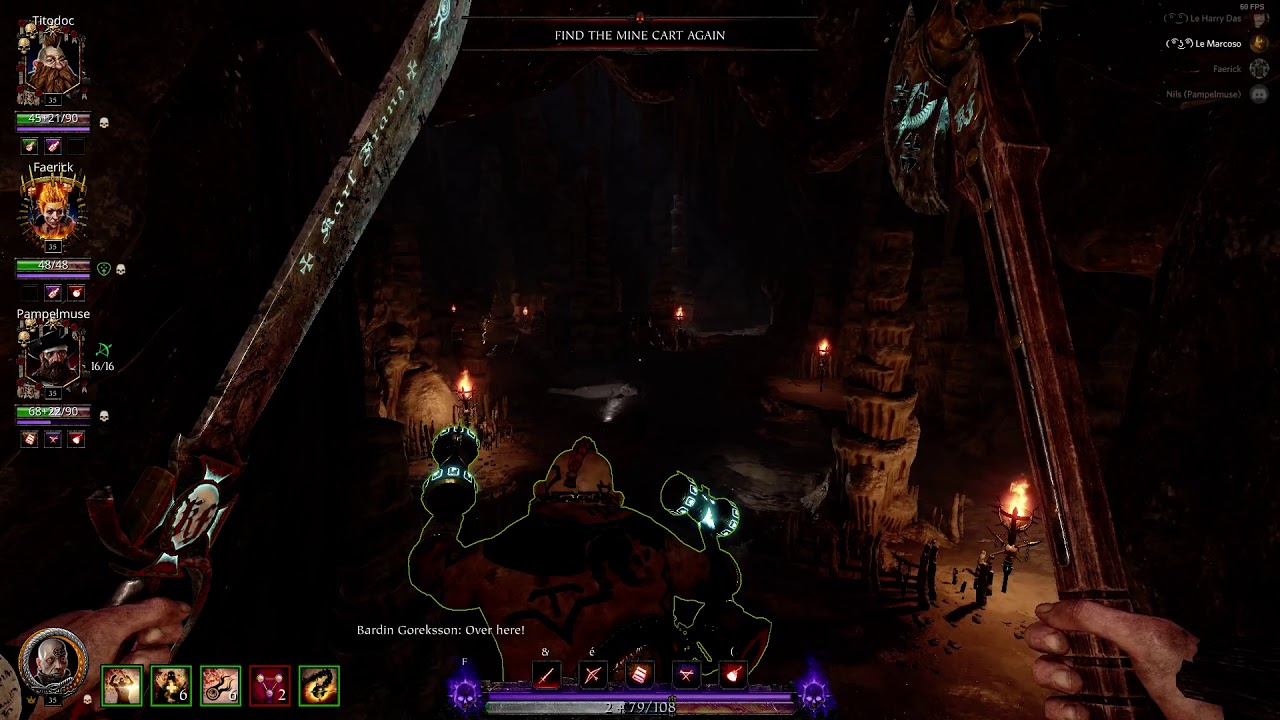Click the healing cross buff with 6 stacks
This screenshot has width=1280, height=720.
171,686
